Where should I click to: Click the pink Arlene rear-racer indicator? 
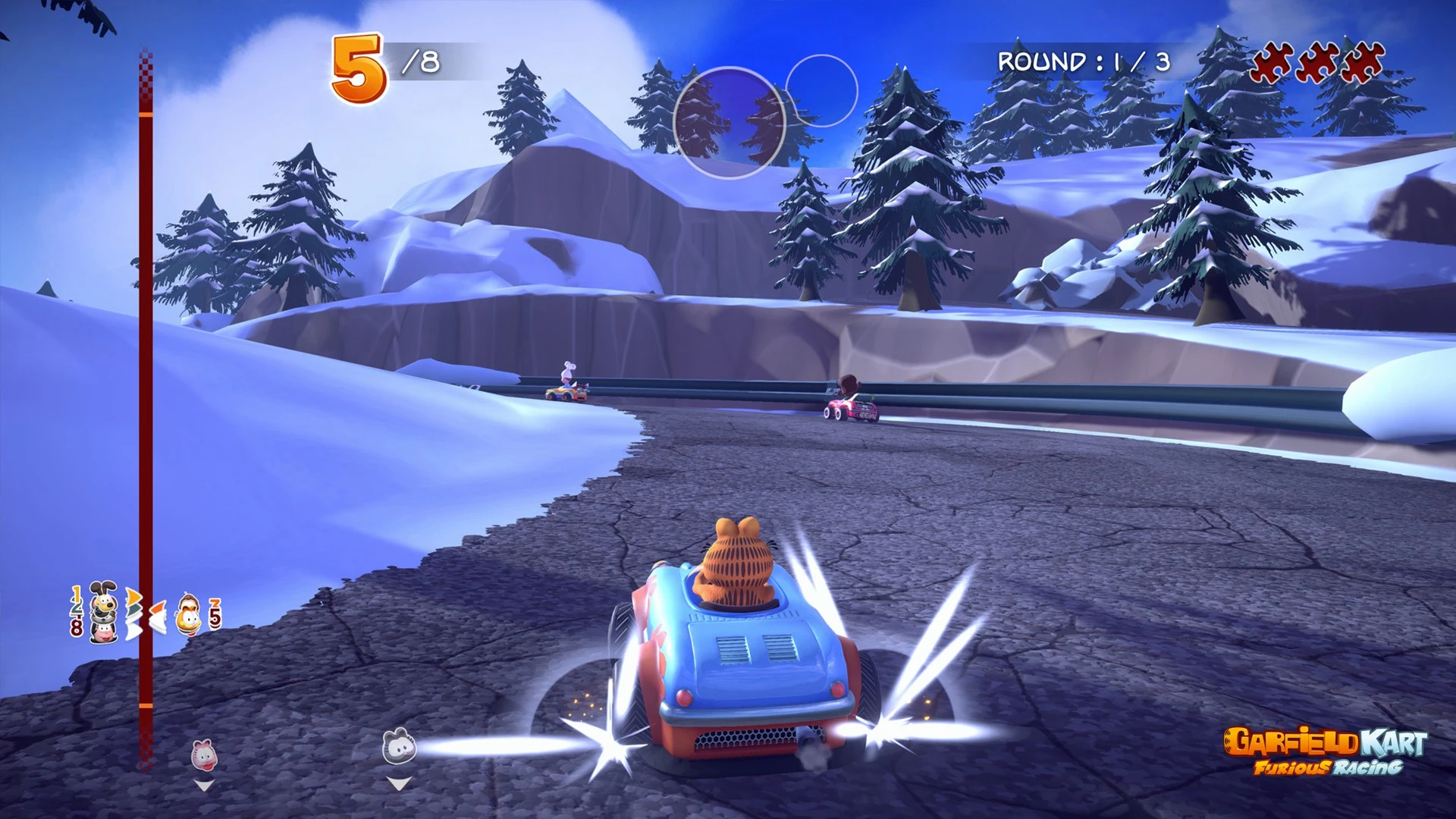point(203,755)
